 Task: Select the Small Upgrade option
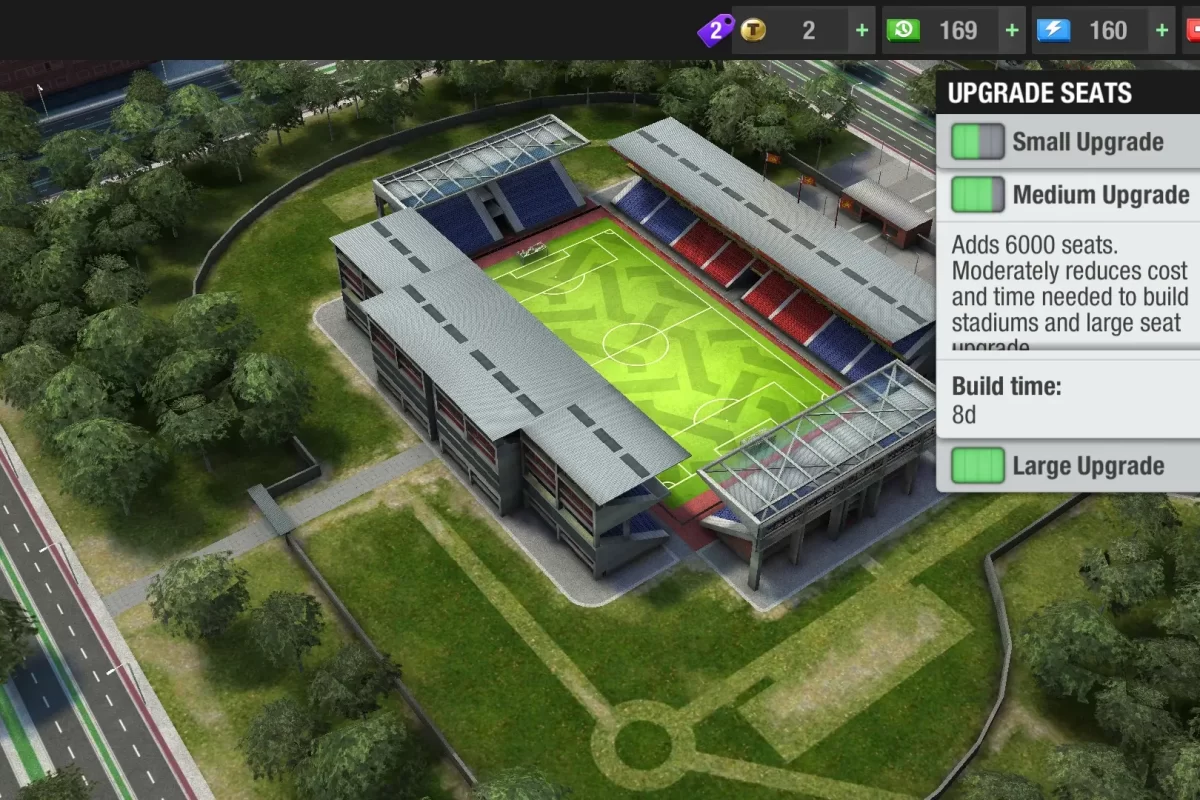click(1068, 142)
